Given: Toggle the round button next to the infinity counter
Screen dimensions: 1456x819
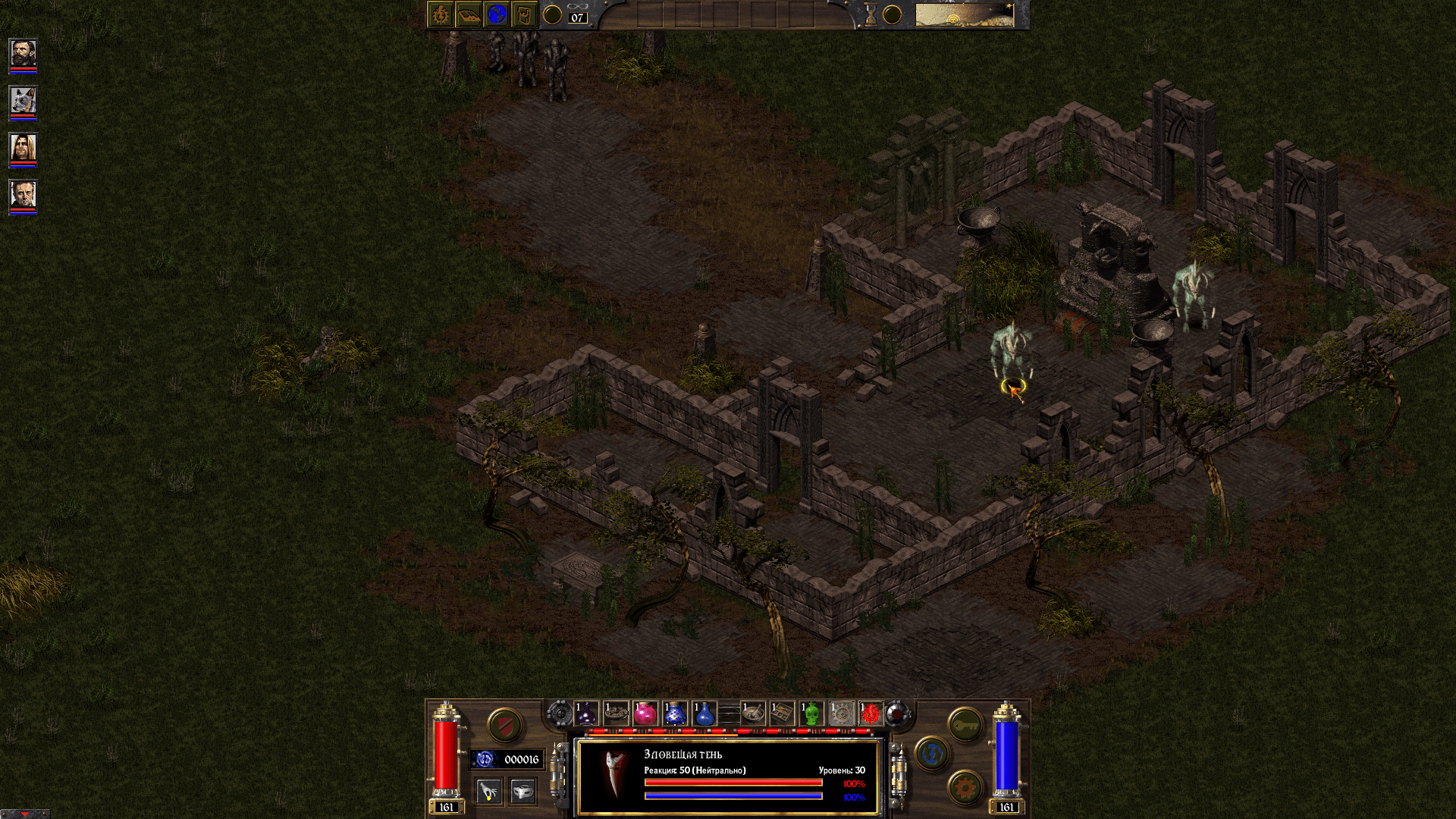Looking at the screenshot, I should [x=553, y=14].
